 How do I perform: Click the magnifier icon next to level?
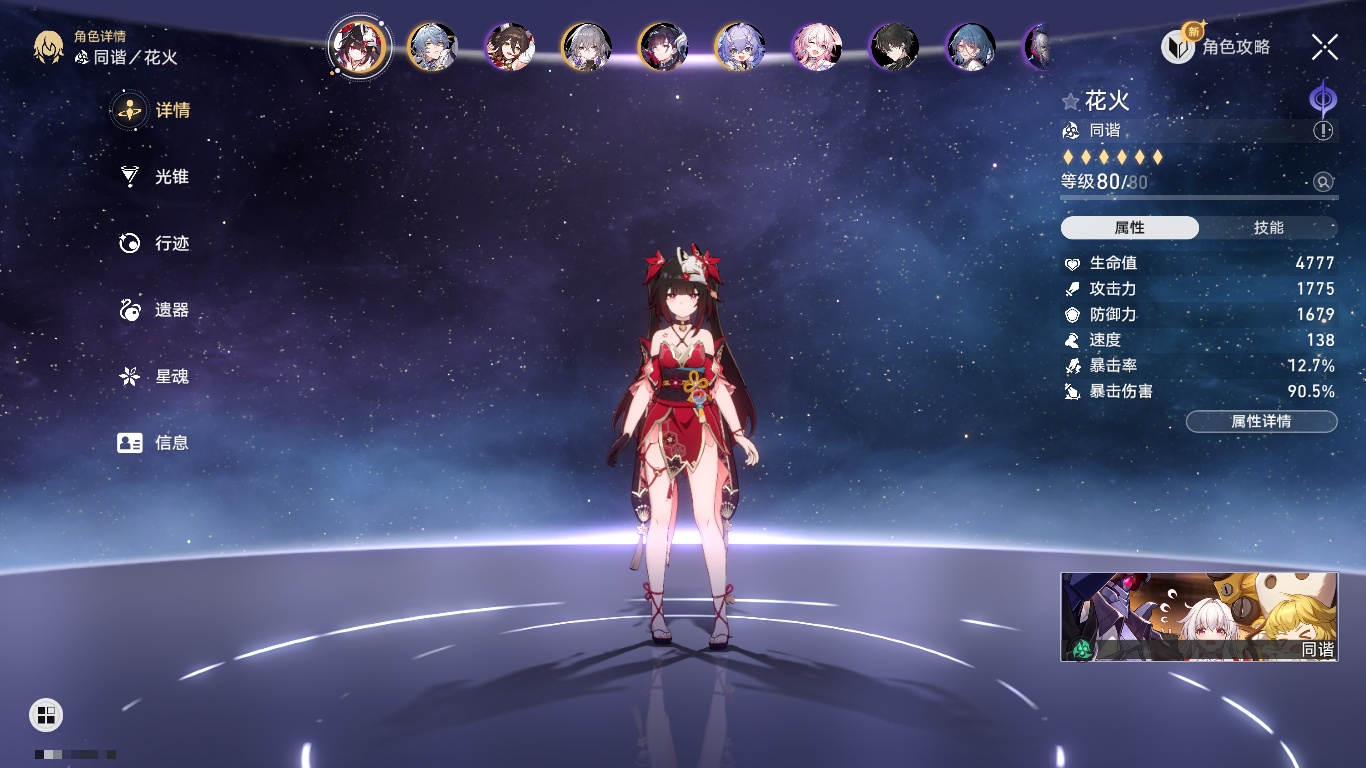click(1323, 182)
